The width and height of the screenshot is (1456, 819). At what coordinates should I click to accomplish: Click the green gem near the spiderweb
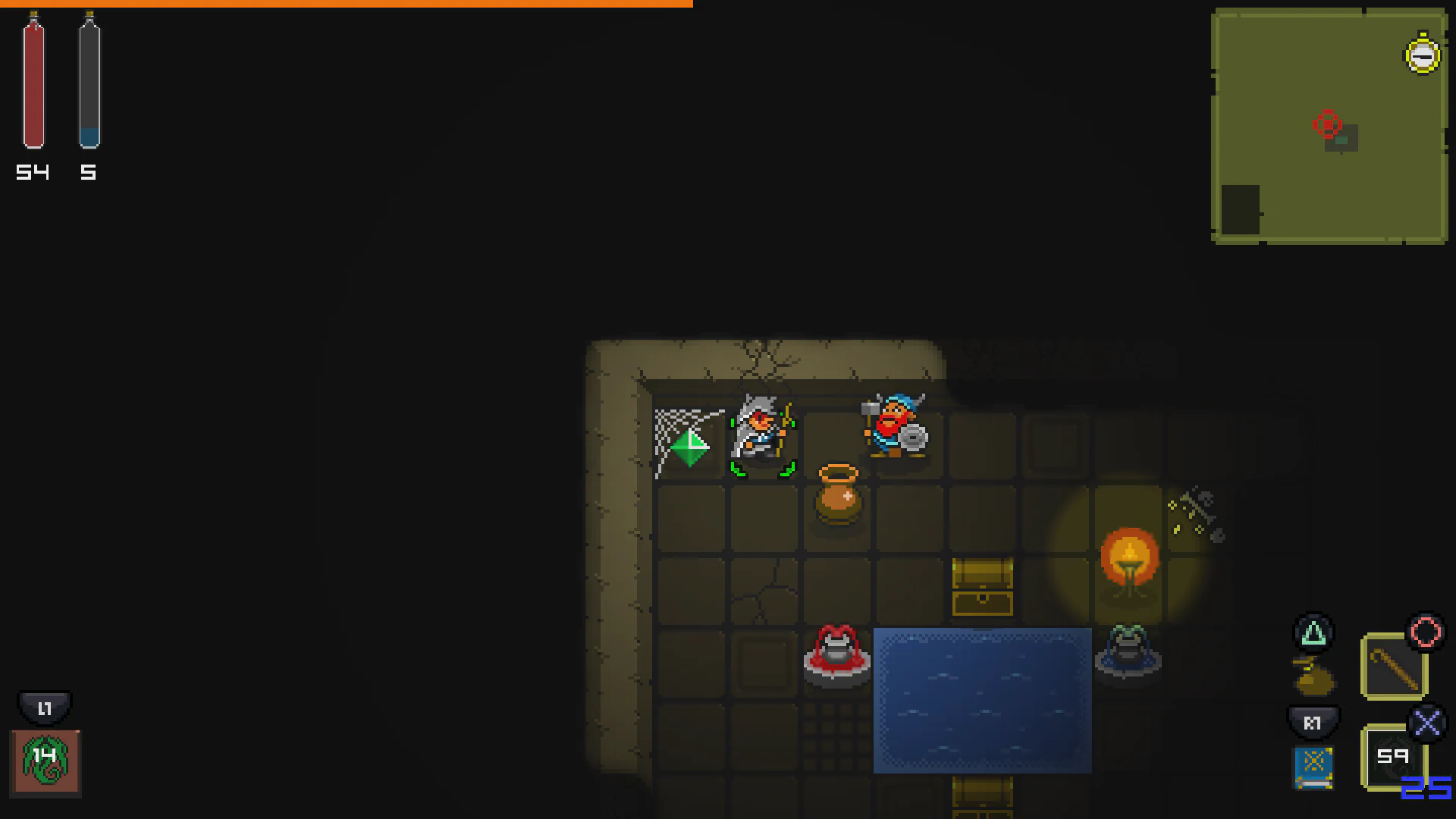coord(689,448)
